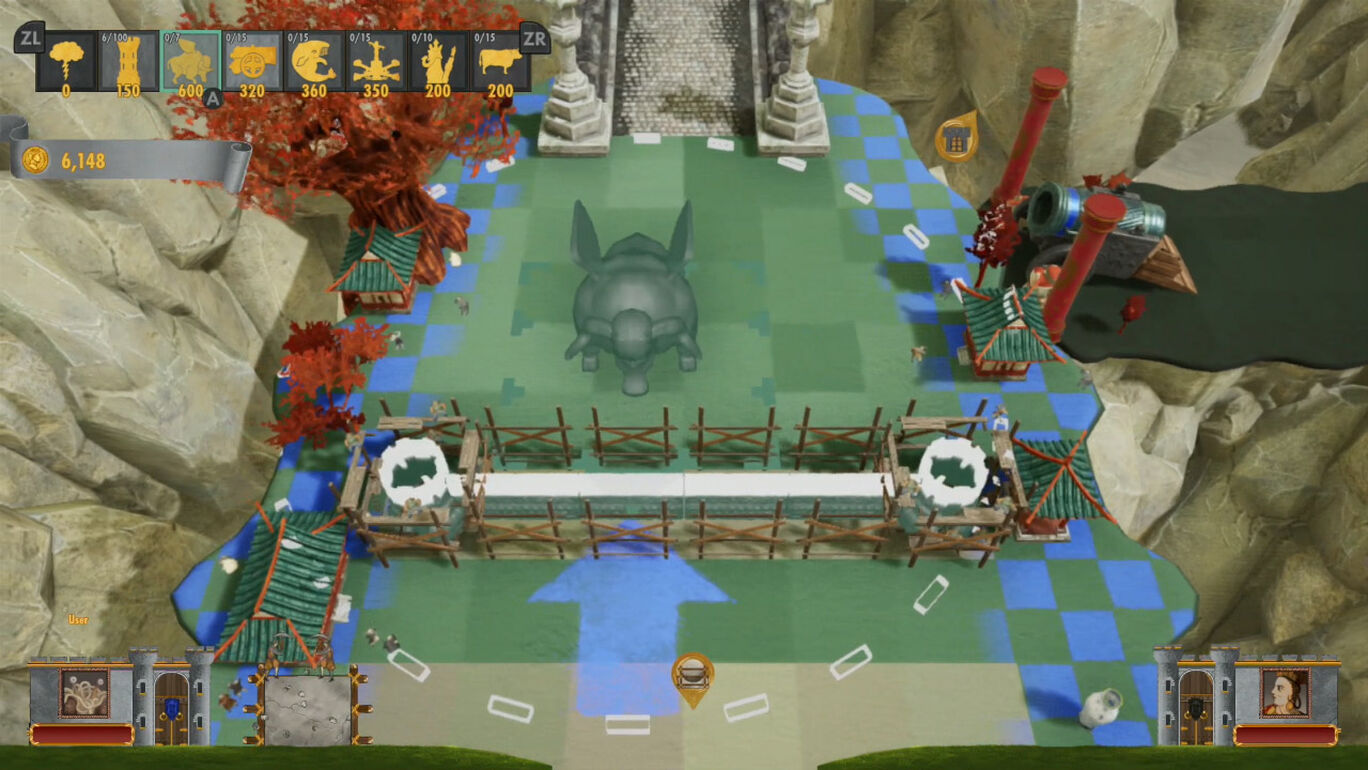The image size is (1368, 770).
Task: Select the winged bull unit costing 600
Action: coord(190,62)
